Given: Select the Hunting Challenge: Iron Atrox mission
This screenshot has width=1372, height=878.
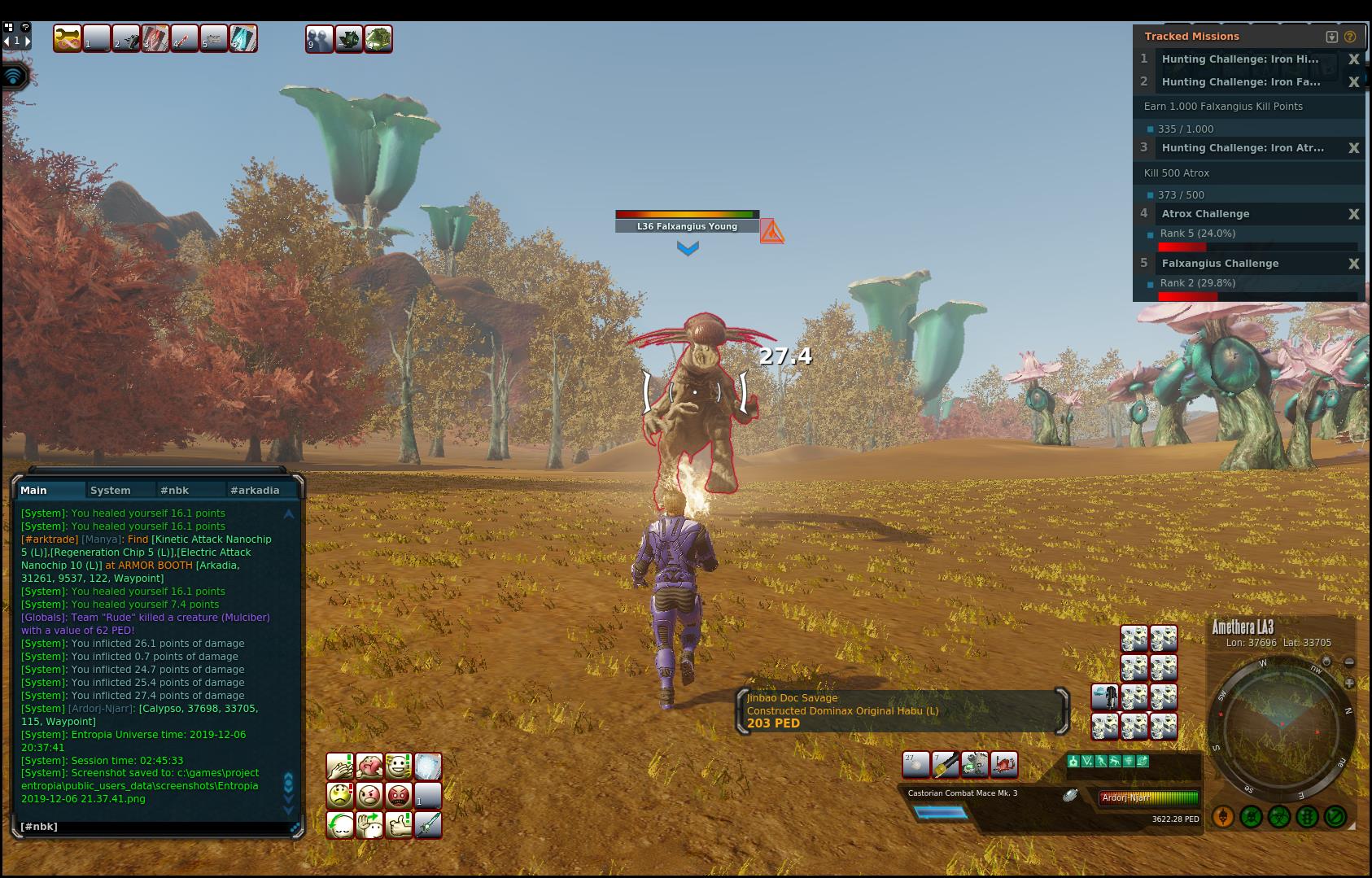Looking at the screenshot, I should (x=1243, y=148).
